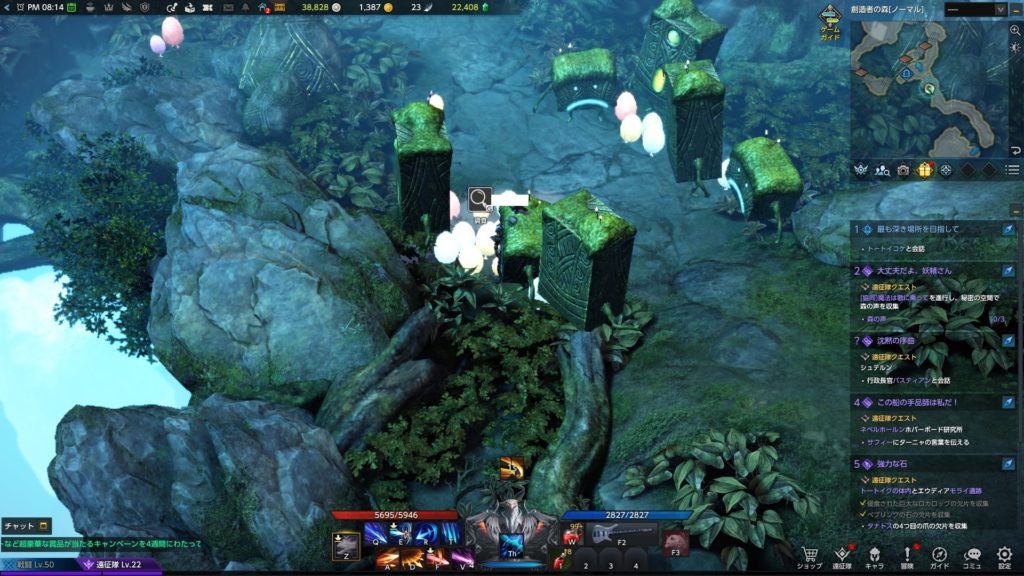Open the ゲームガイド game guide icon
Viewport: 1024px width, 576px height.
tap(830, 19)
